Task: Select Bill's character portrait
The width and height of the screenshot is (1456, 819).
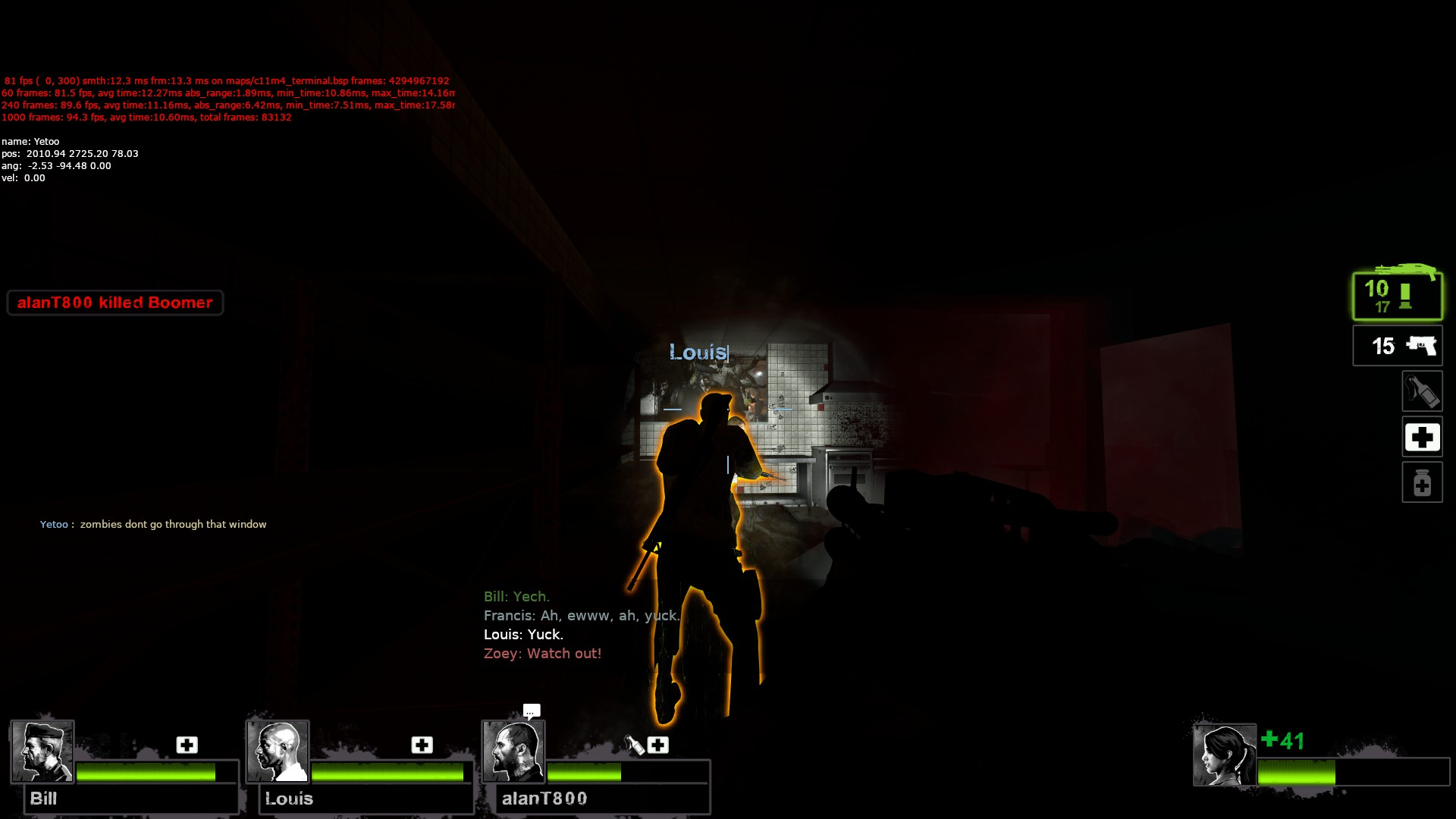Action: click(42, 751)
